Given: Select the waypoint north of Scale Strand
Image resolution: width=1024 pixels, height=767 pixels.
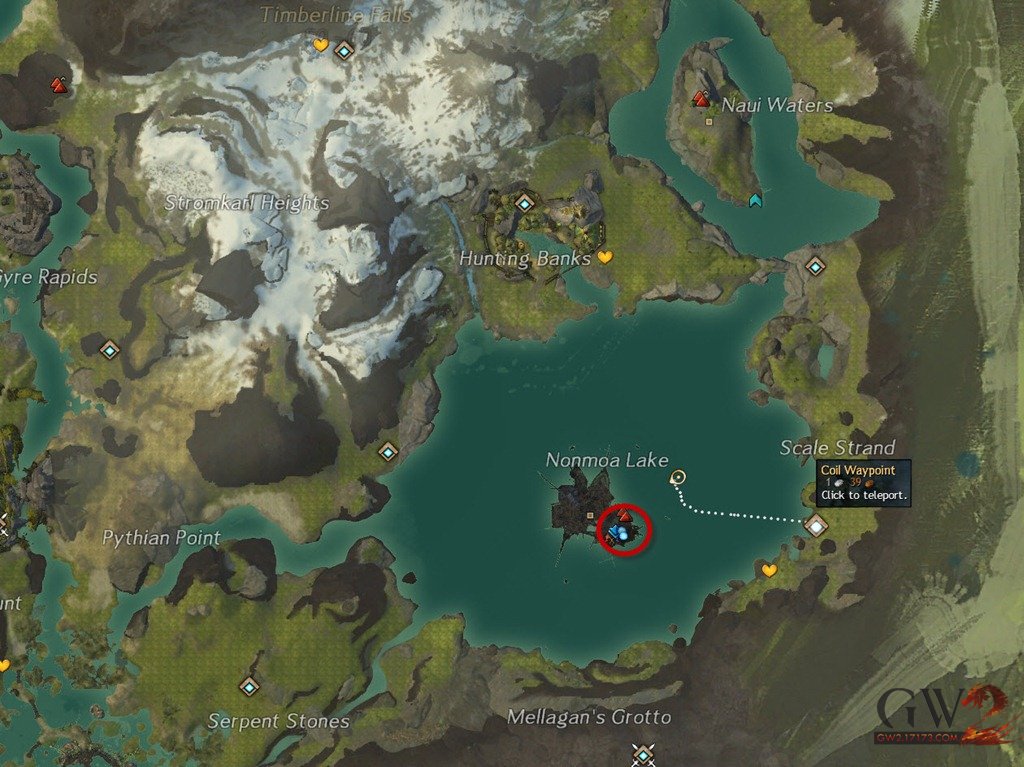Looking at the screenshot, I should click(x=815, y=266).
